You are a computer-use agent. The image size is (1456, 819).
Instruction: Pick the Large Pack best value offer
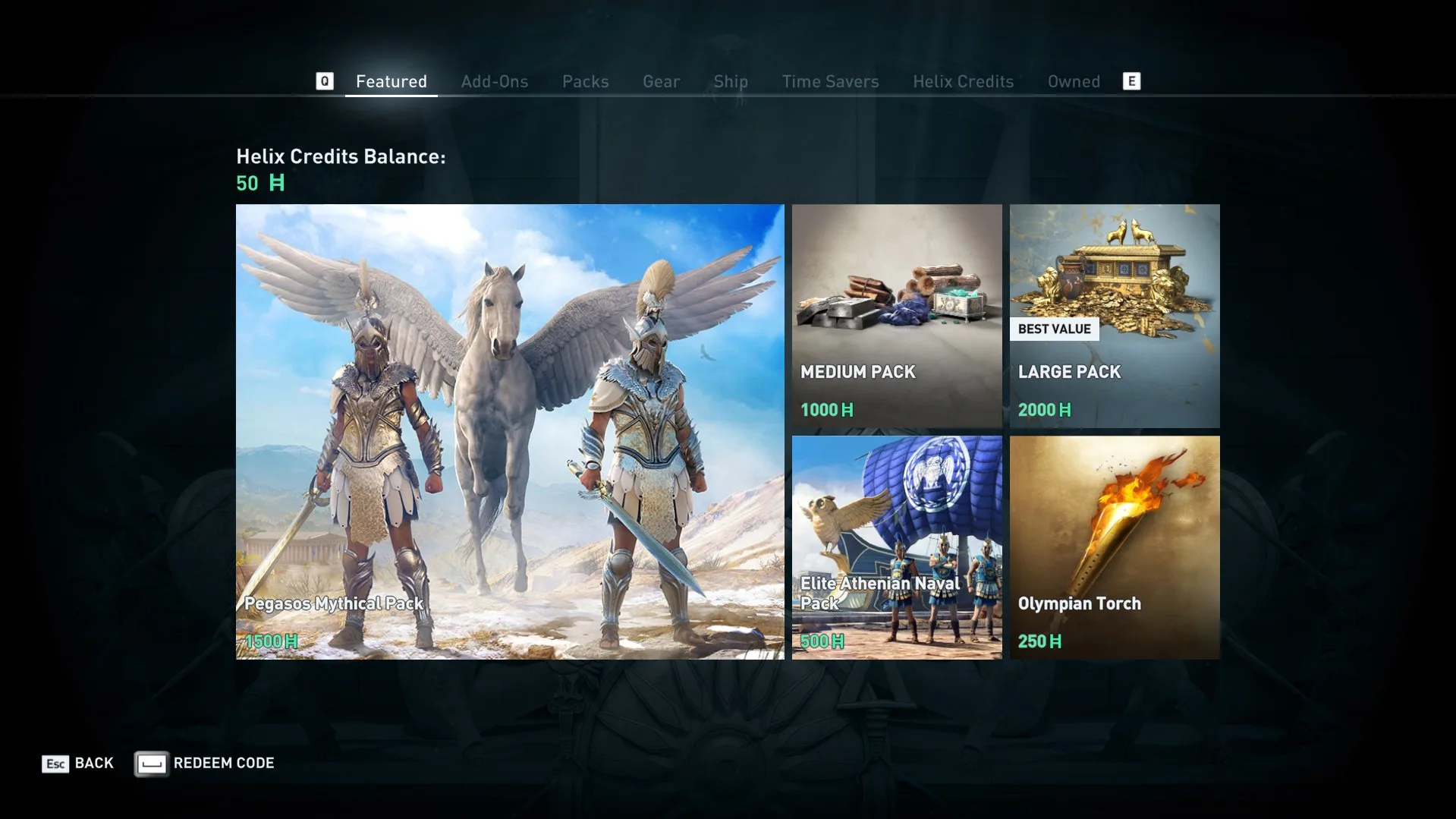tap(1115, 316)
